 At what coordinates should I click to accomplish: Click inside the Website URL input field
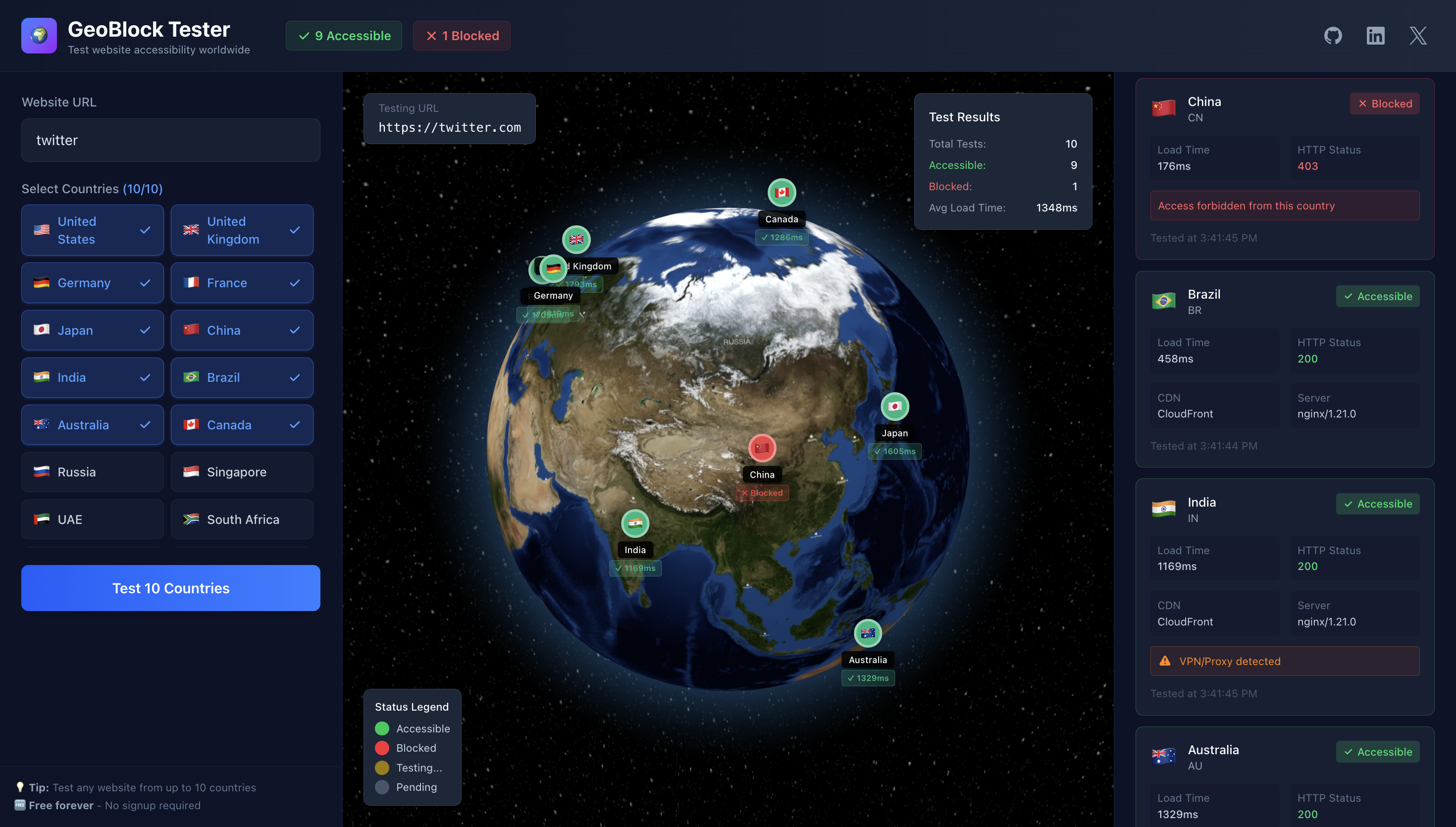point(170,140)
